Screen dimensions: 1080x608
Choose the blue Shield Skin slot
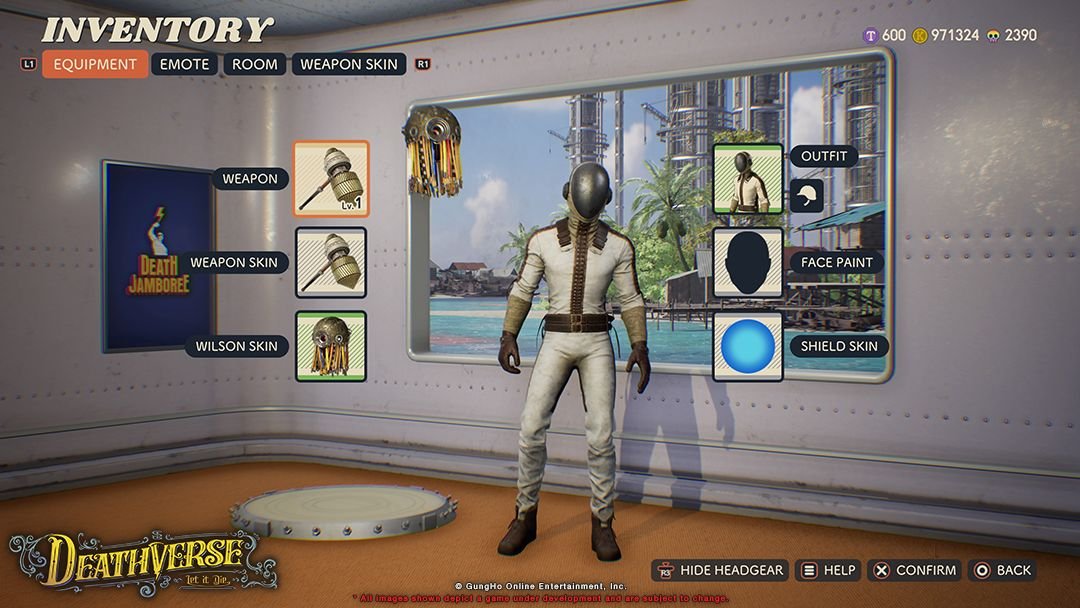(x=748, y=346)
